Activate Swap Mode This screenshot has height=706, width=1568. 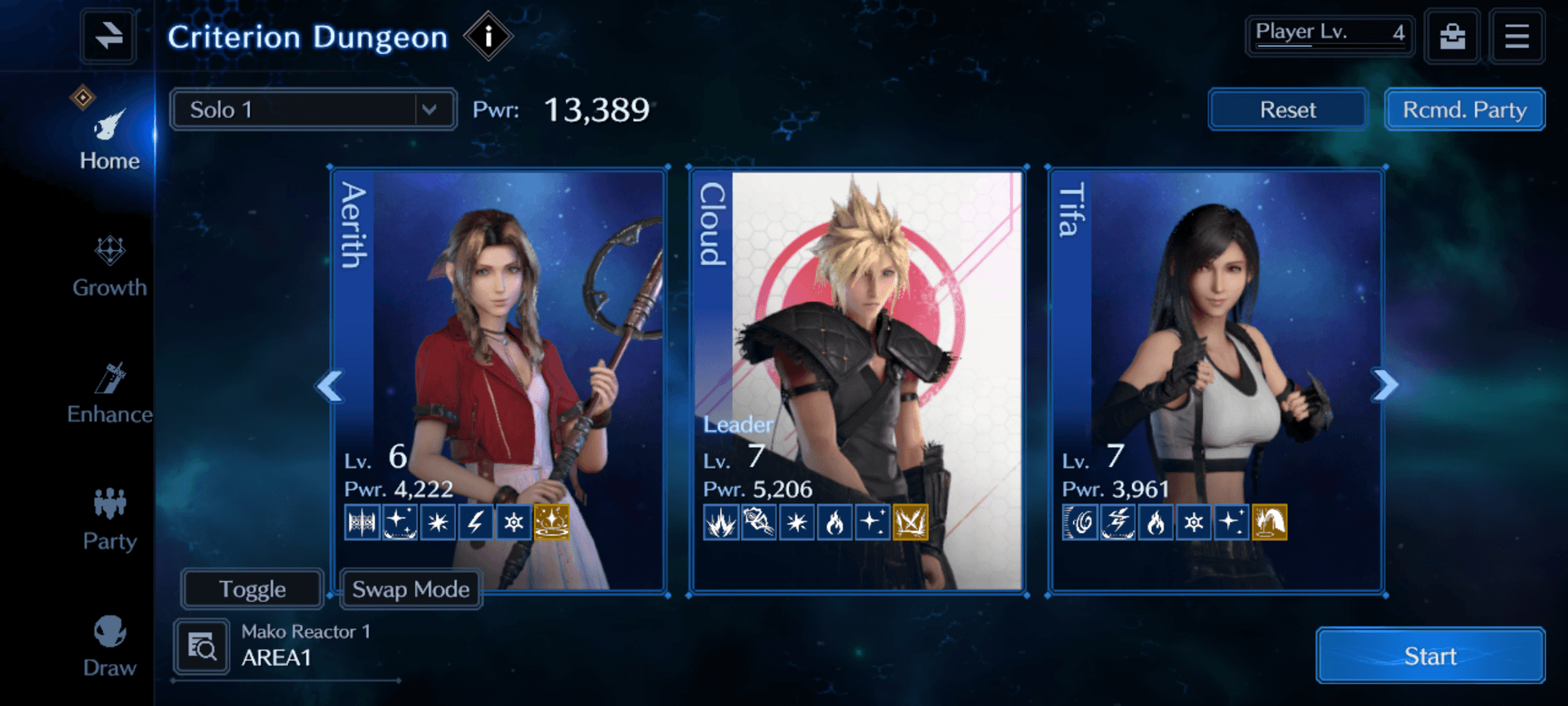point(411,589)
